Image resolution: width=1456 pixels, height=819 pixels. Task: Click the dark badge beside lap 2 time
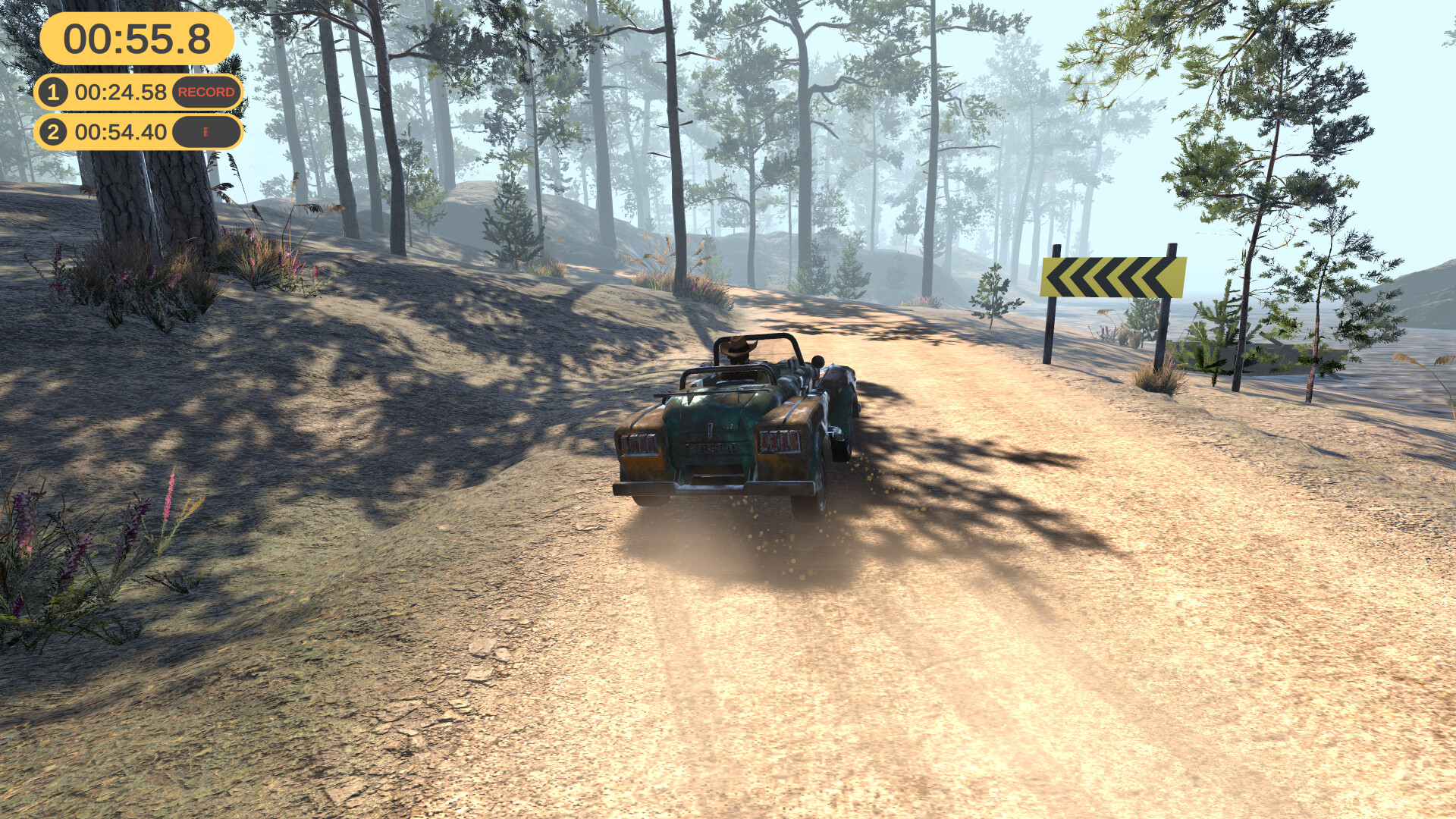(206, 132)
